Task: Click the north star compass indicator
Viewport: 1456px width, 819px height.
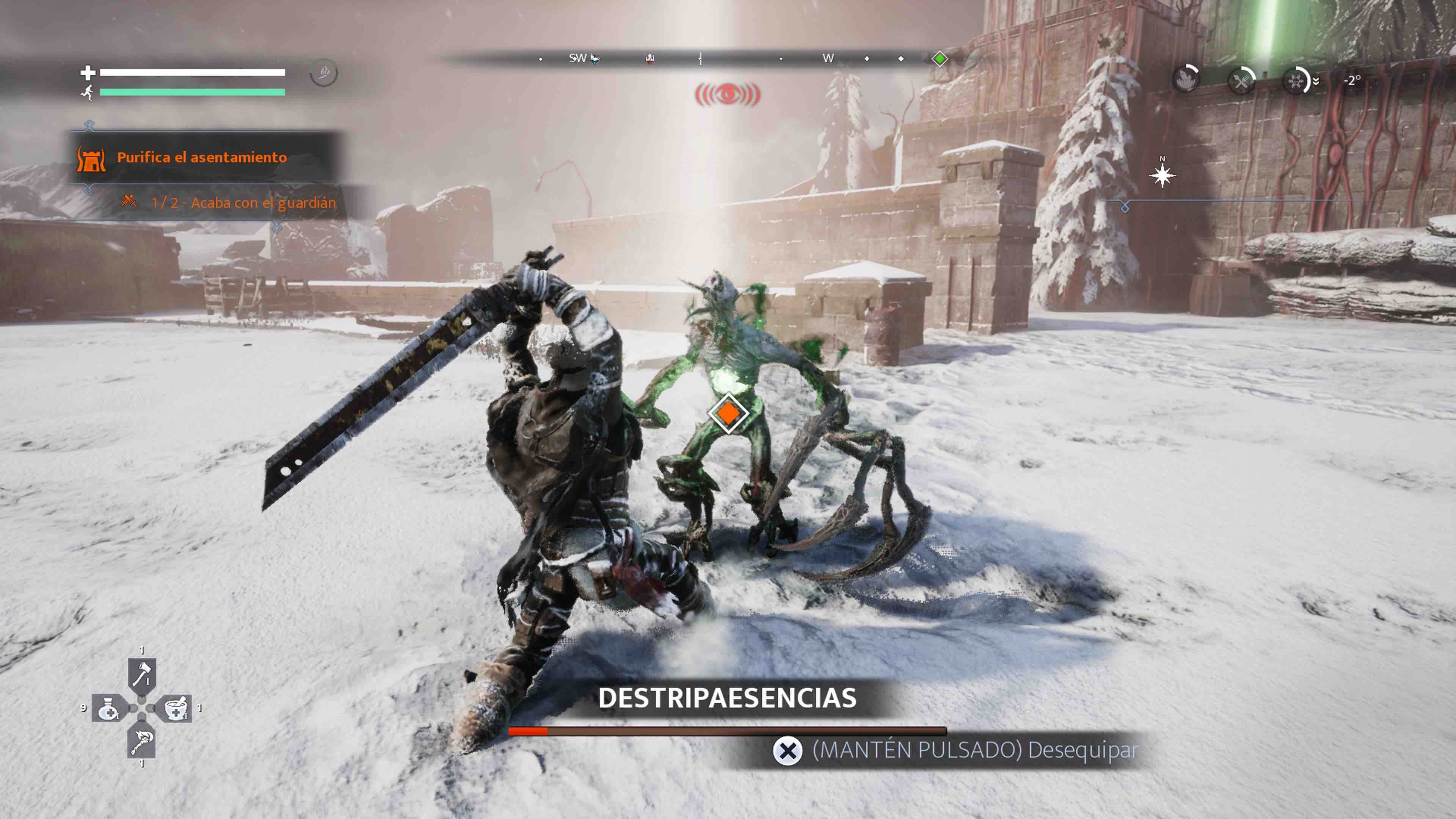Action: (1162, 175)
